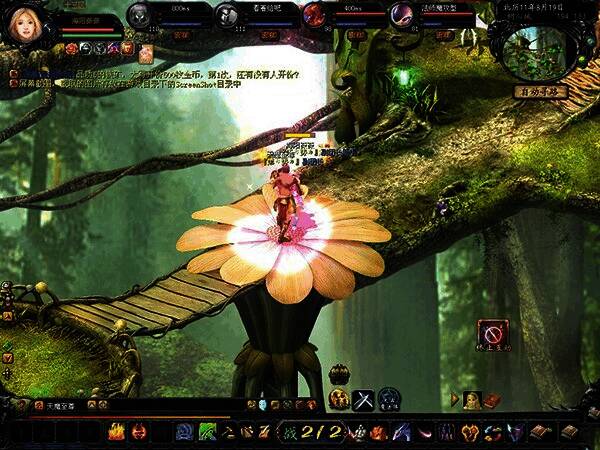
Task: Select the blue pentagram circle icon
Action: [387, 398]
